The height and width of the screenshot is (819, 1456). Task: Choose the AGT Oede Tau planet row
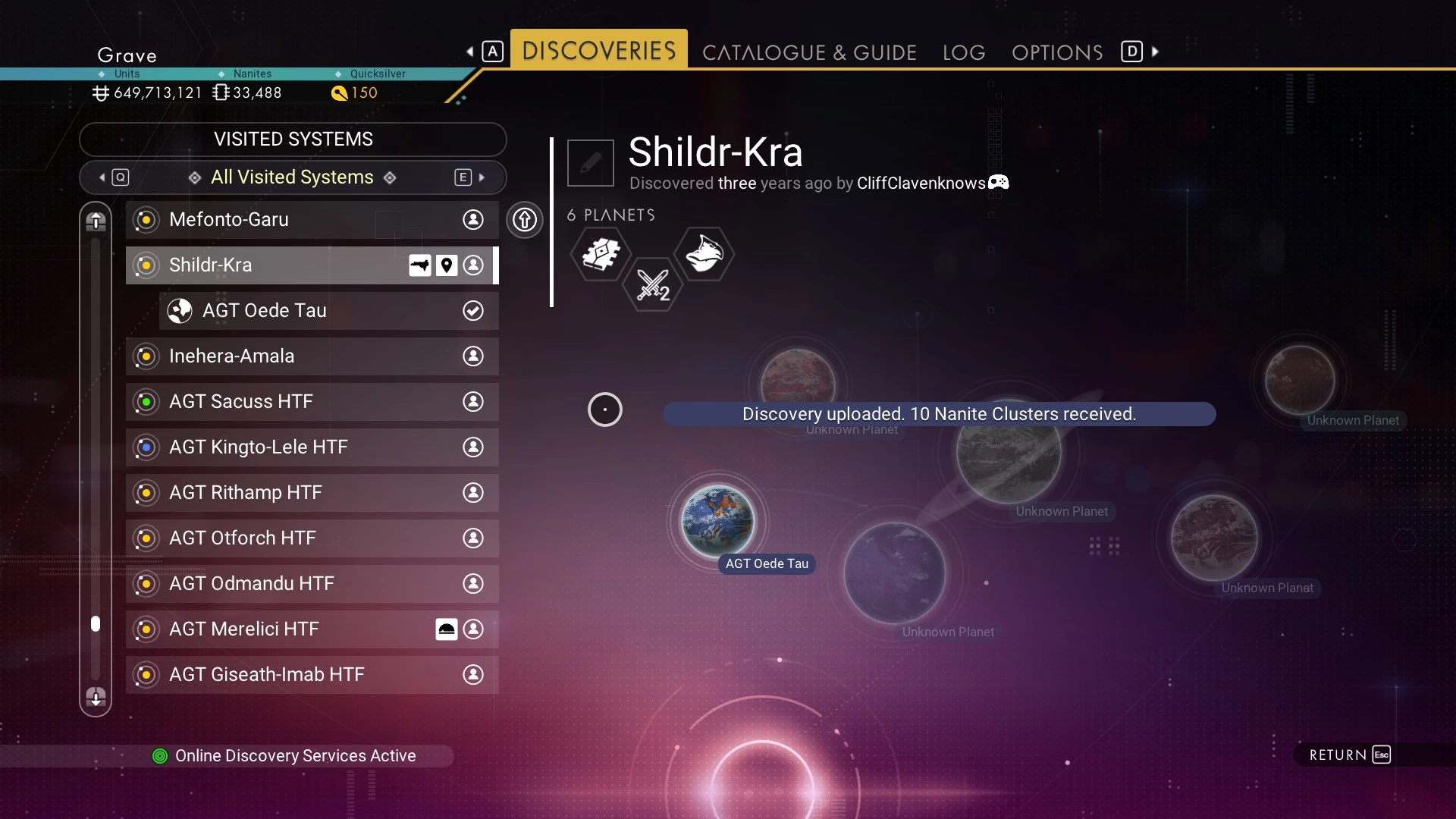pyautogui.click(x=328, y=311)
